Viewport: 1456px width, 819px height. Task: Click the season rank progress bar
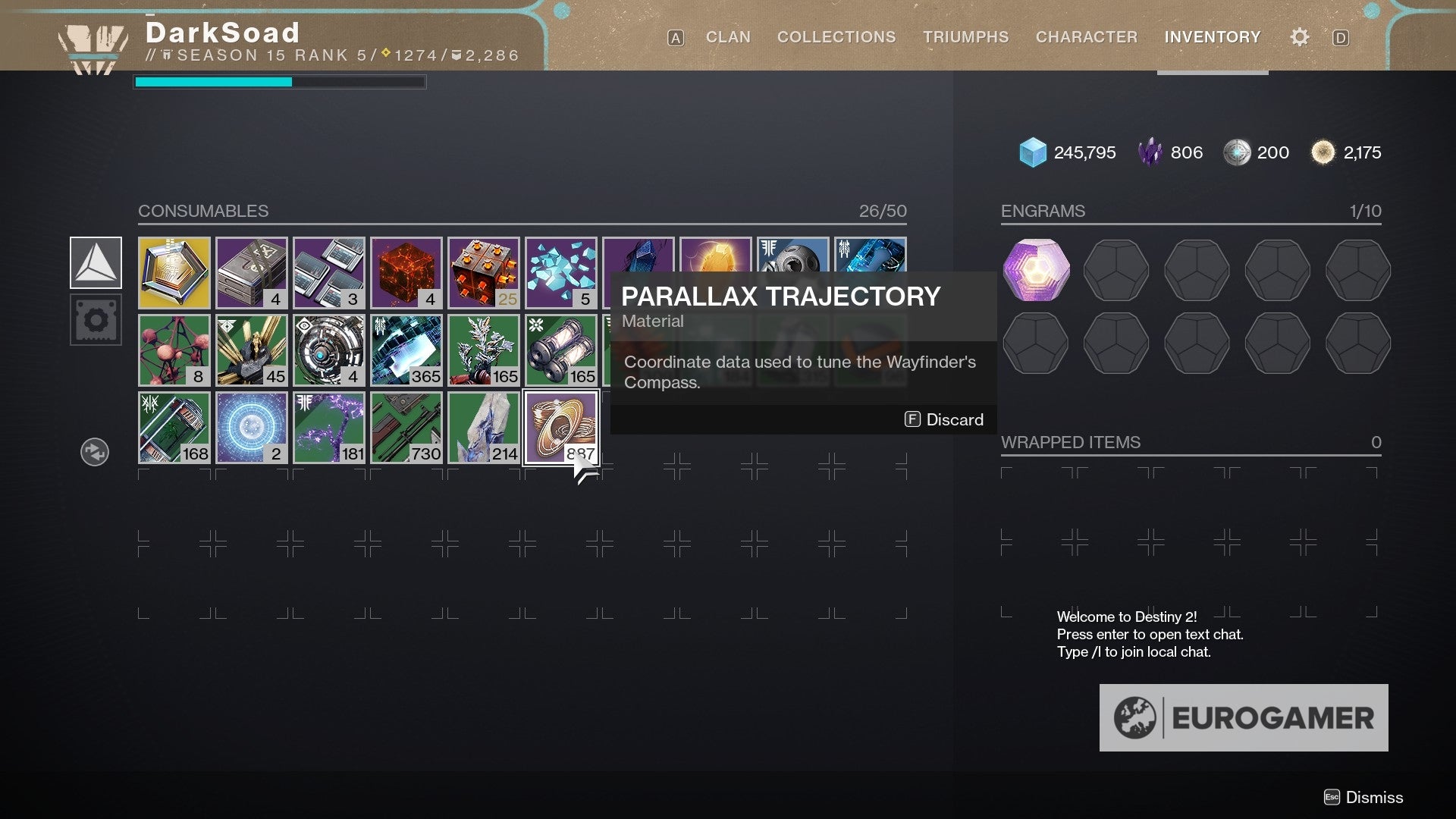pos(280,82)
